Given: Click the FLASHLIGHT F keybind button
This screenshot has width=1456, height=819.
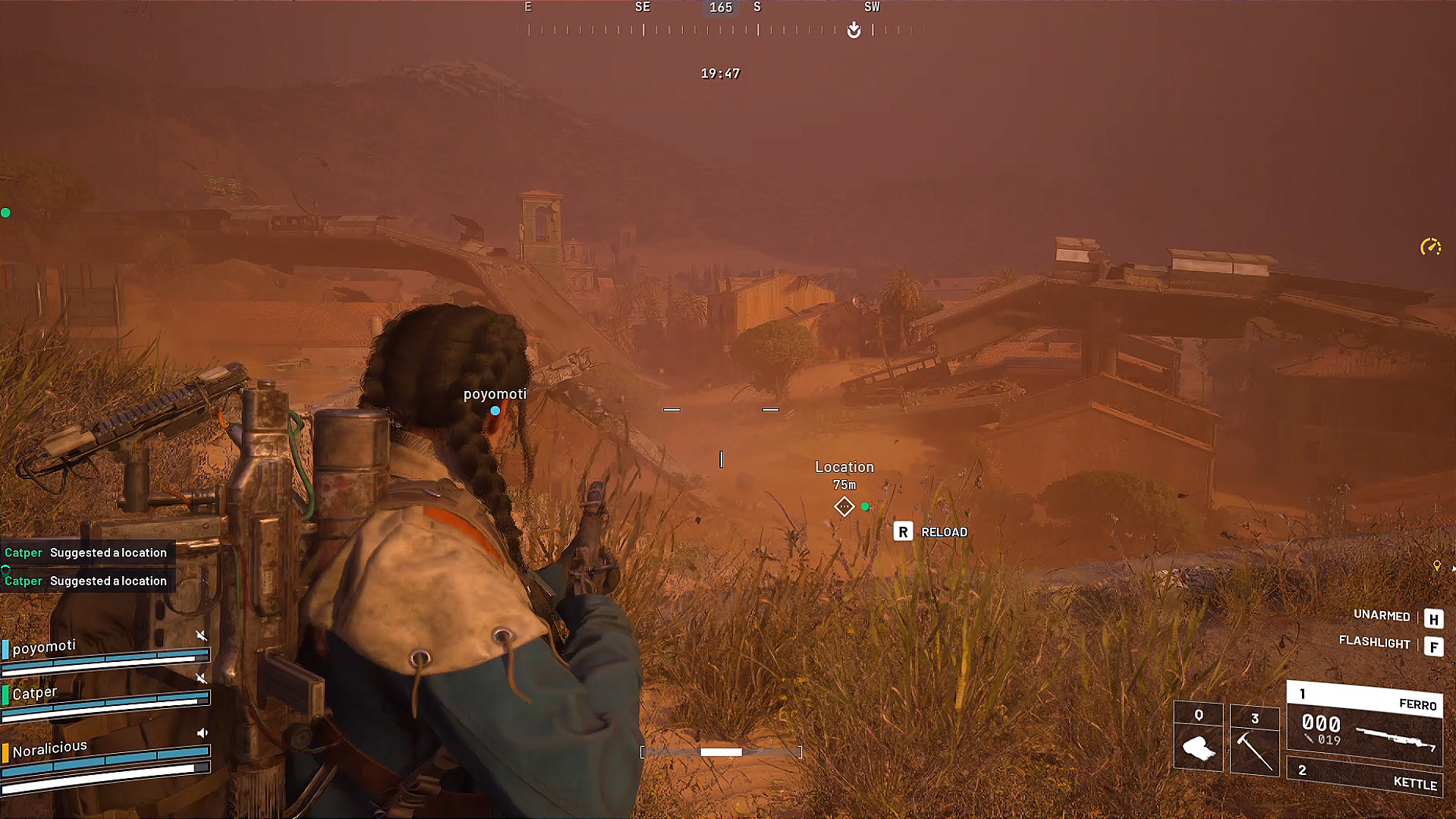Looking at the screenshot, I should [x=1433, y=647].
